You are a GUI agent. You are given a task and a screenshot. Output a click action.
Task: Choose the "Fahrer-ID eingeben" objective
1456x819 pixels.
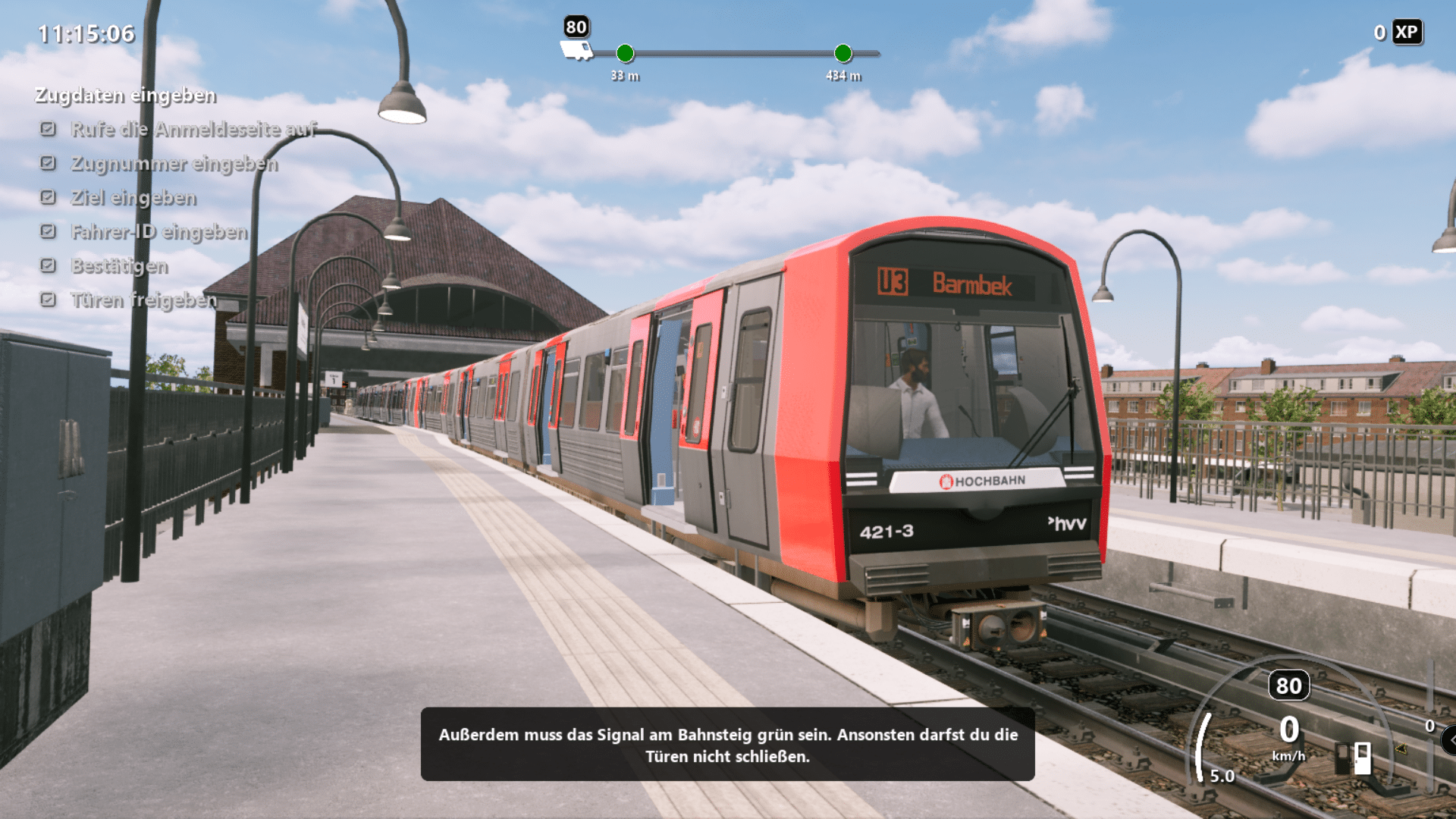point(158,232)
